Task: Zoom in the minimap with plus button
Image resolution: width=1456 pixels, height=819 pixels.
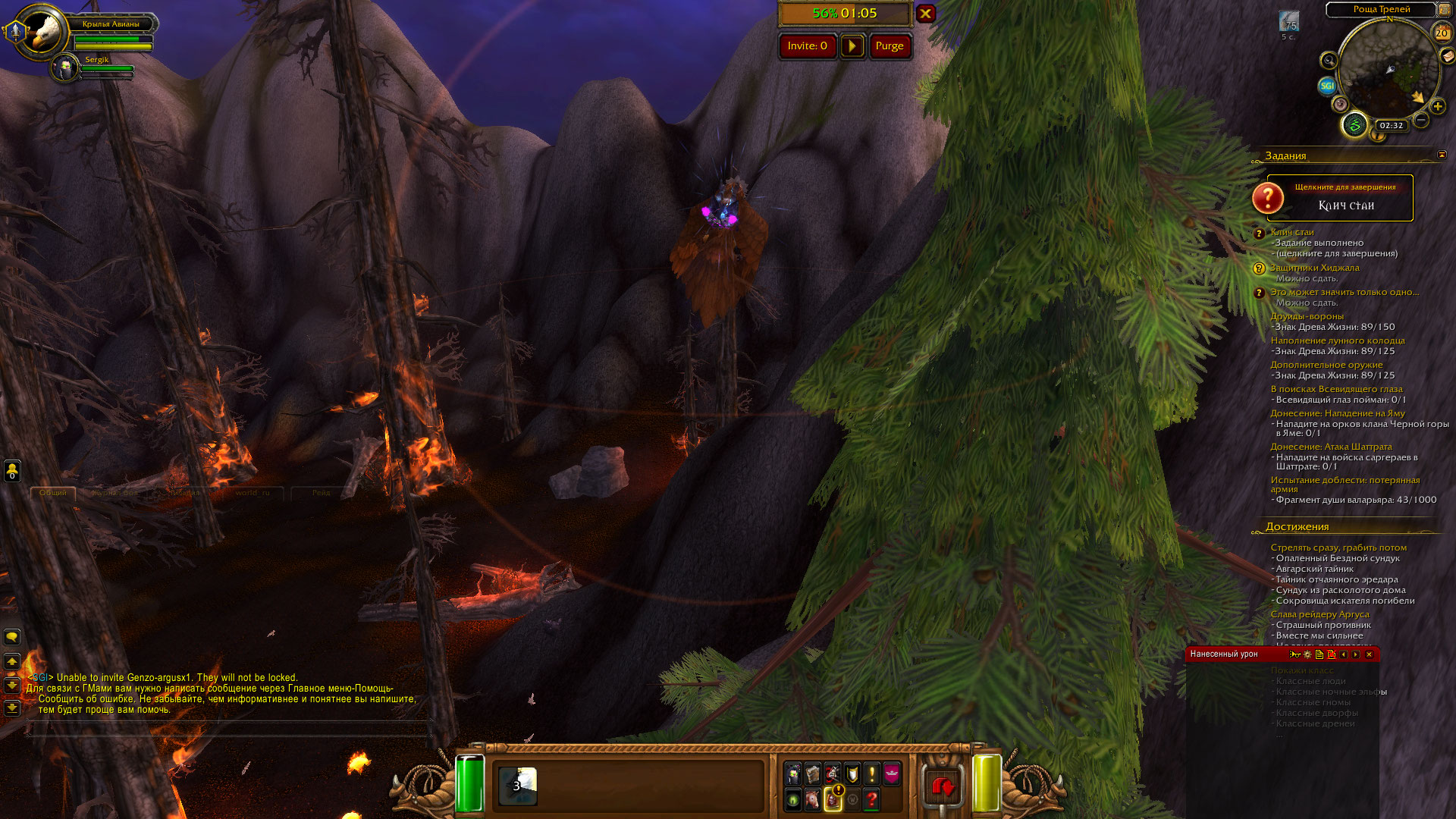Action: pyautogui.click(x=1437, y=107)
